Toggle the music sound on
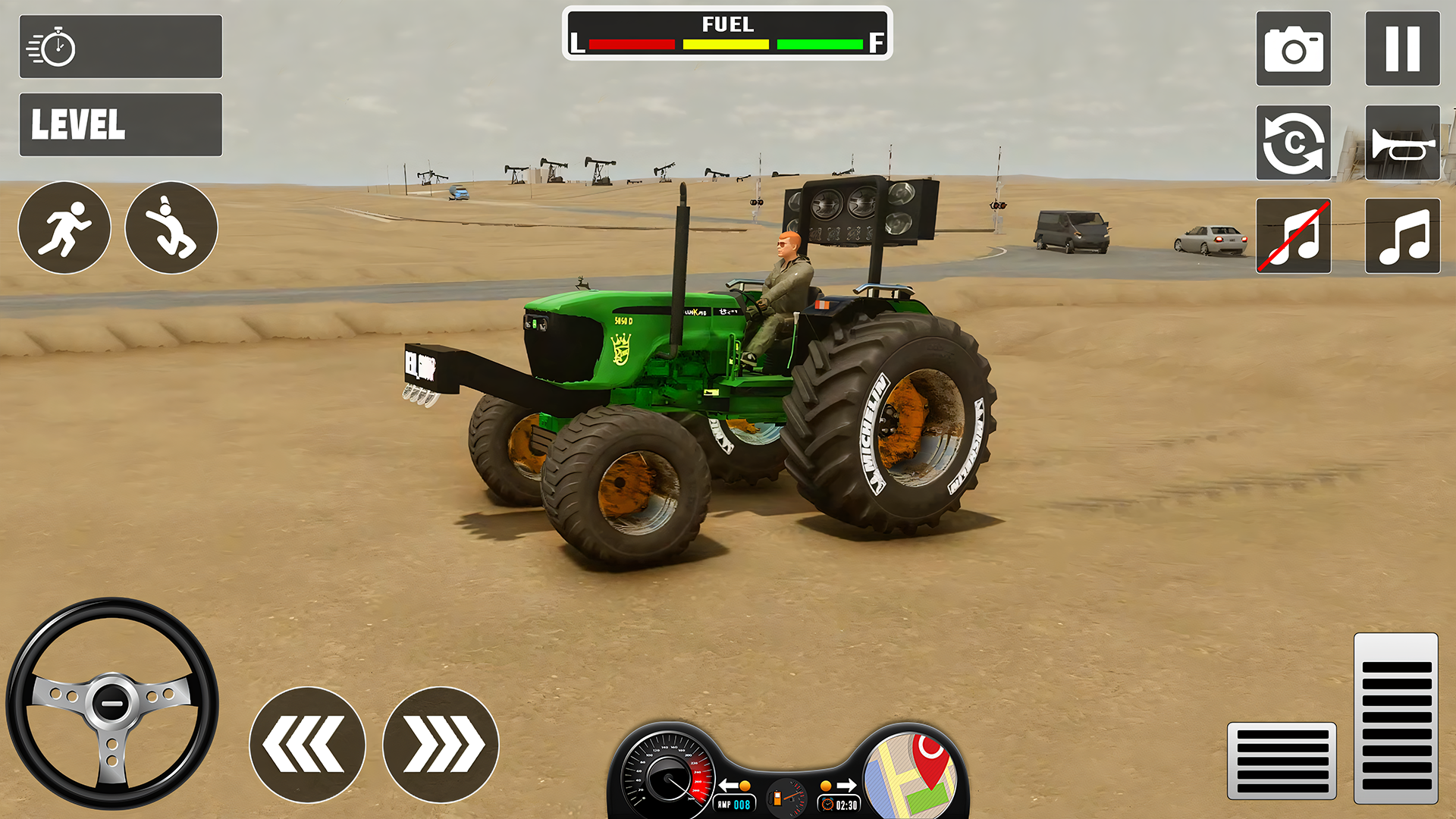The image size is (1456, 819). pyautogui.click(x=1402, y=235)
